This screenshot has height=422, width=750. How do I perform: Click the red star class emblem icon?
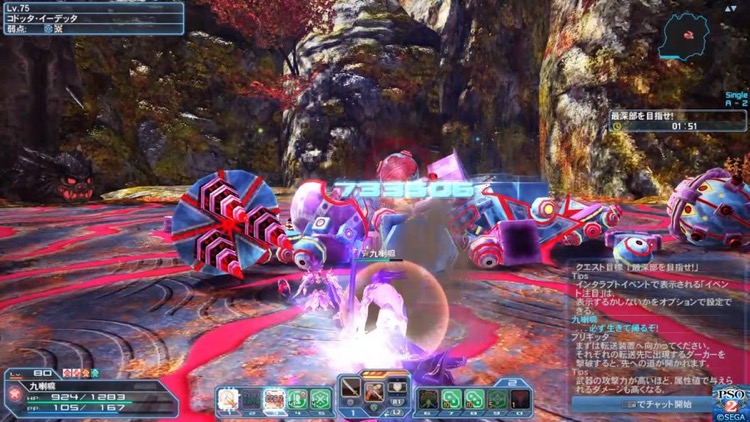(15, 395)
